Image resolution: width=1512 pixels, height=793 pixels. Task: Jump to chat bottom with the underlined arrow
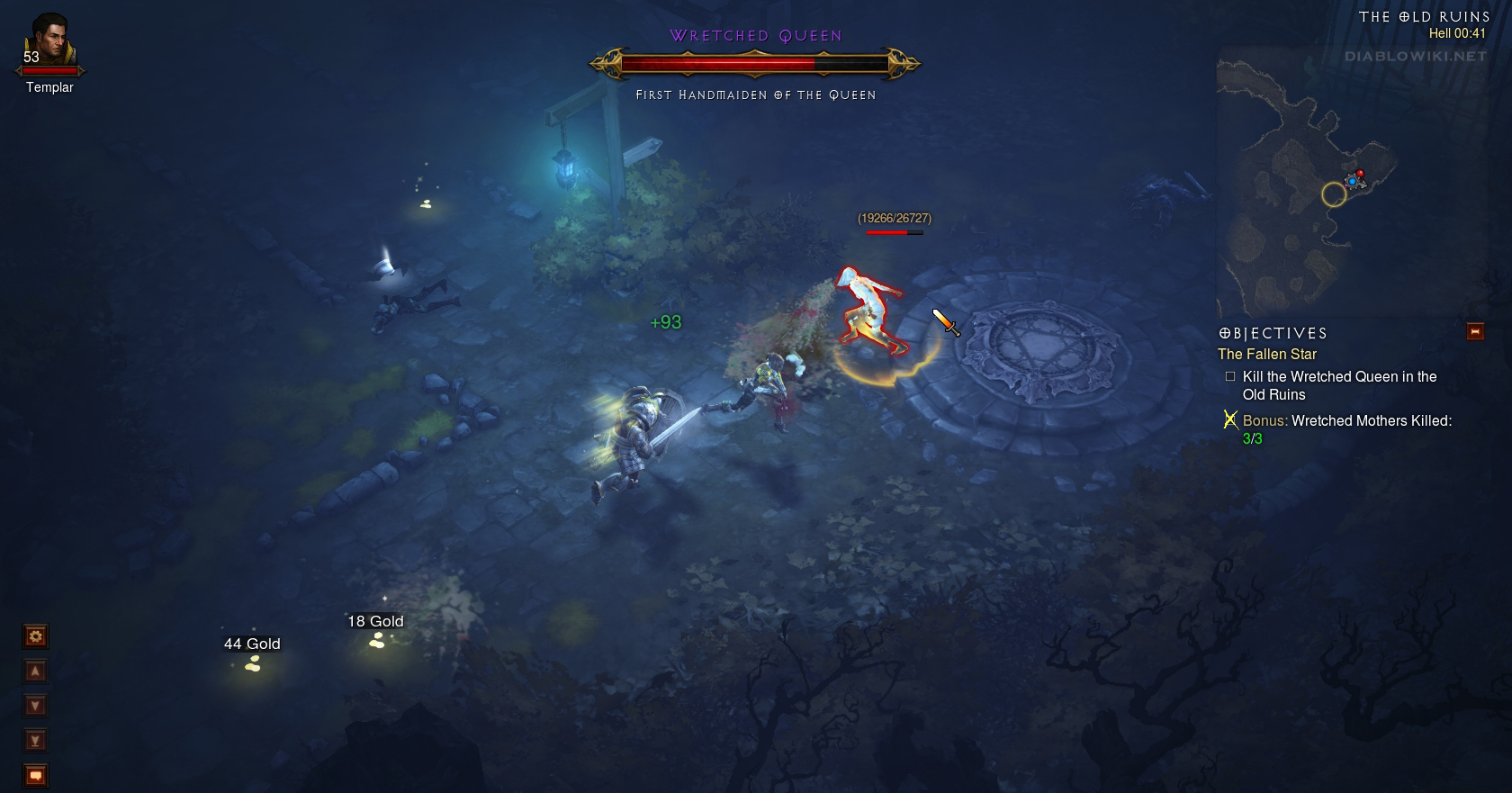coord(36,741)
